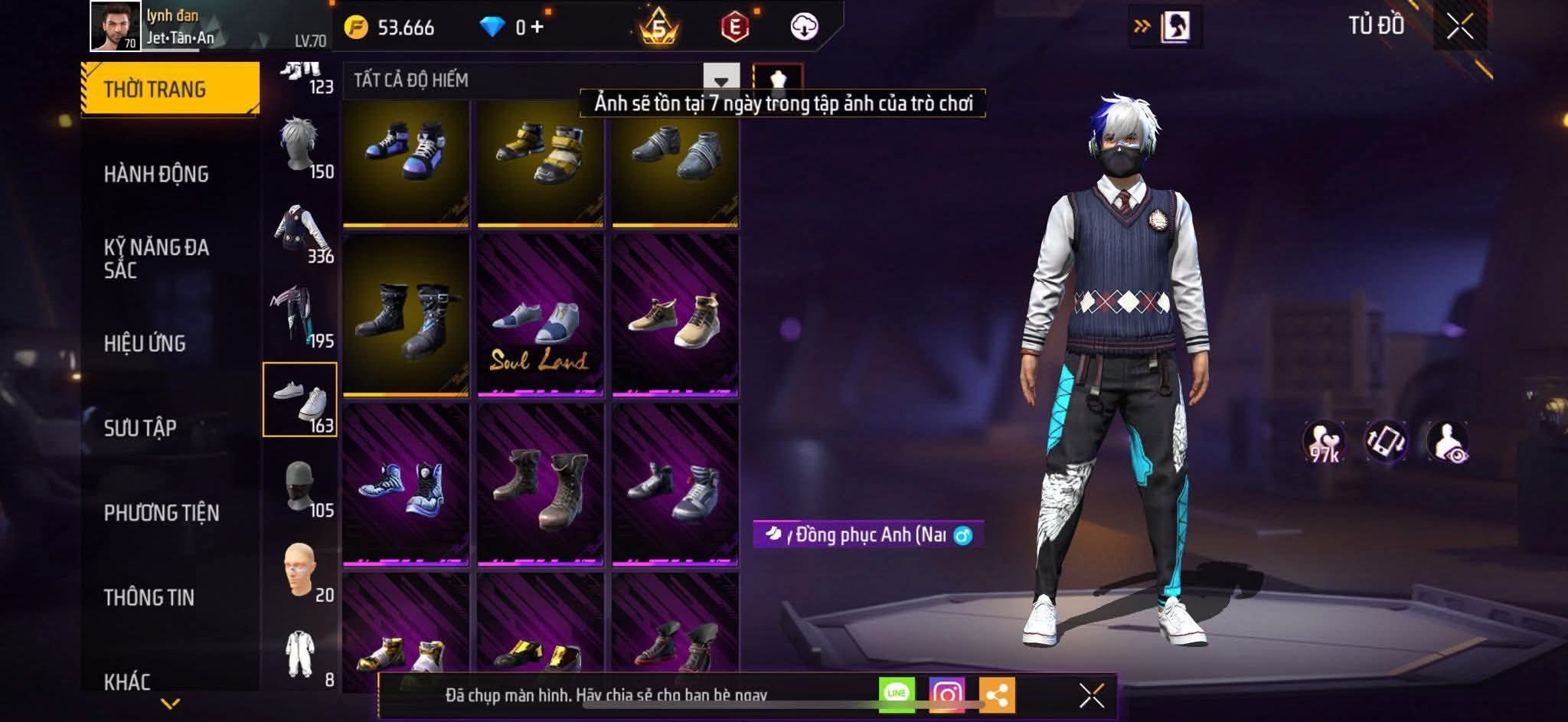Switch to PHƯƠNG TIỆN tab

[162, 513]
